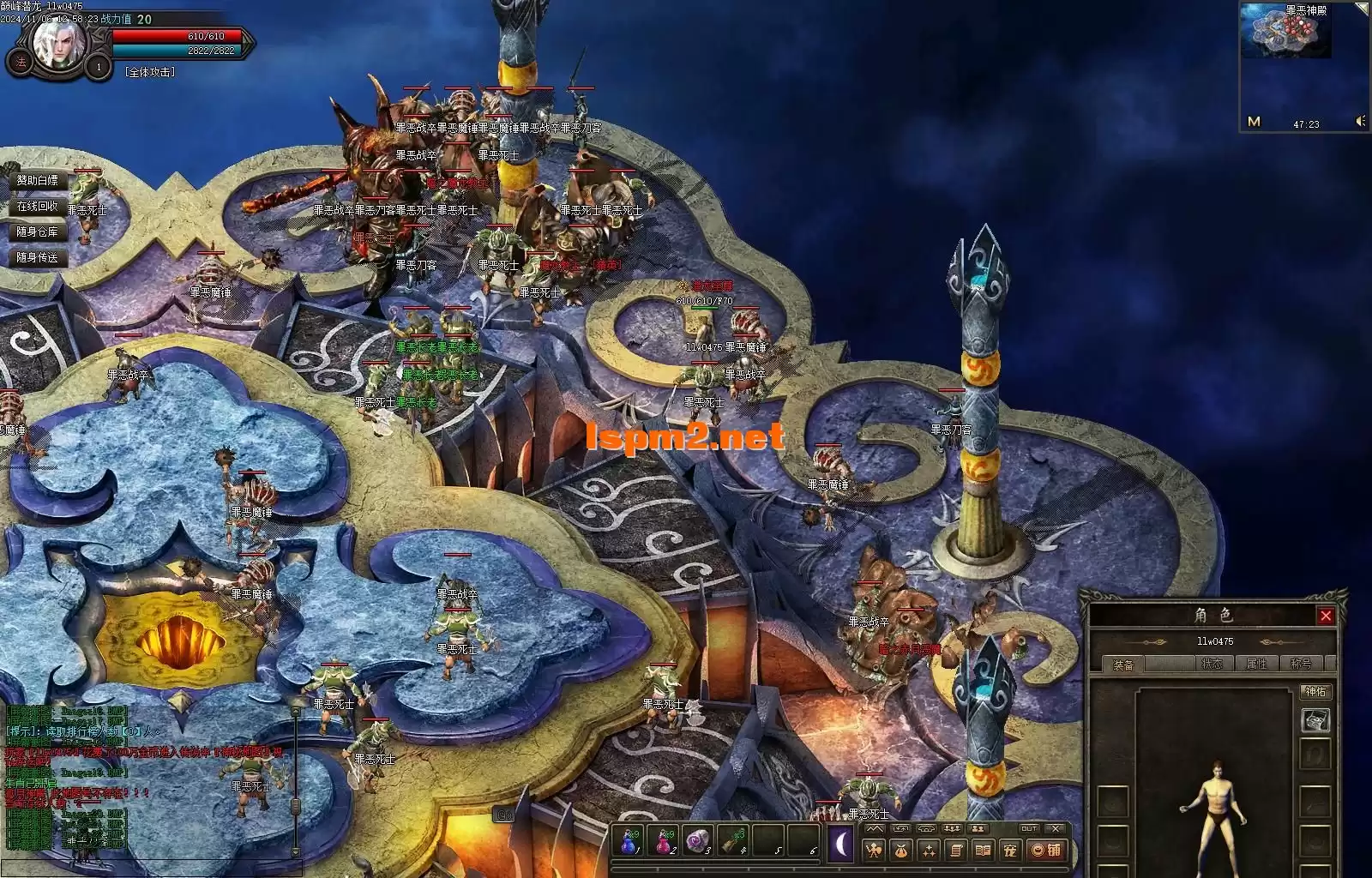The height and width of the screenshot is (878, 1372).
Task: Select the 称号 title tab
Action: tap(1301, 664)
